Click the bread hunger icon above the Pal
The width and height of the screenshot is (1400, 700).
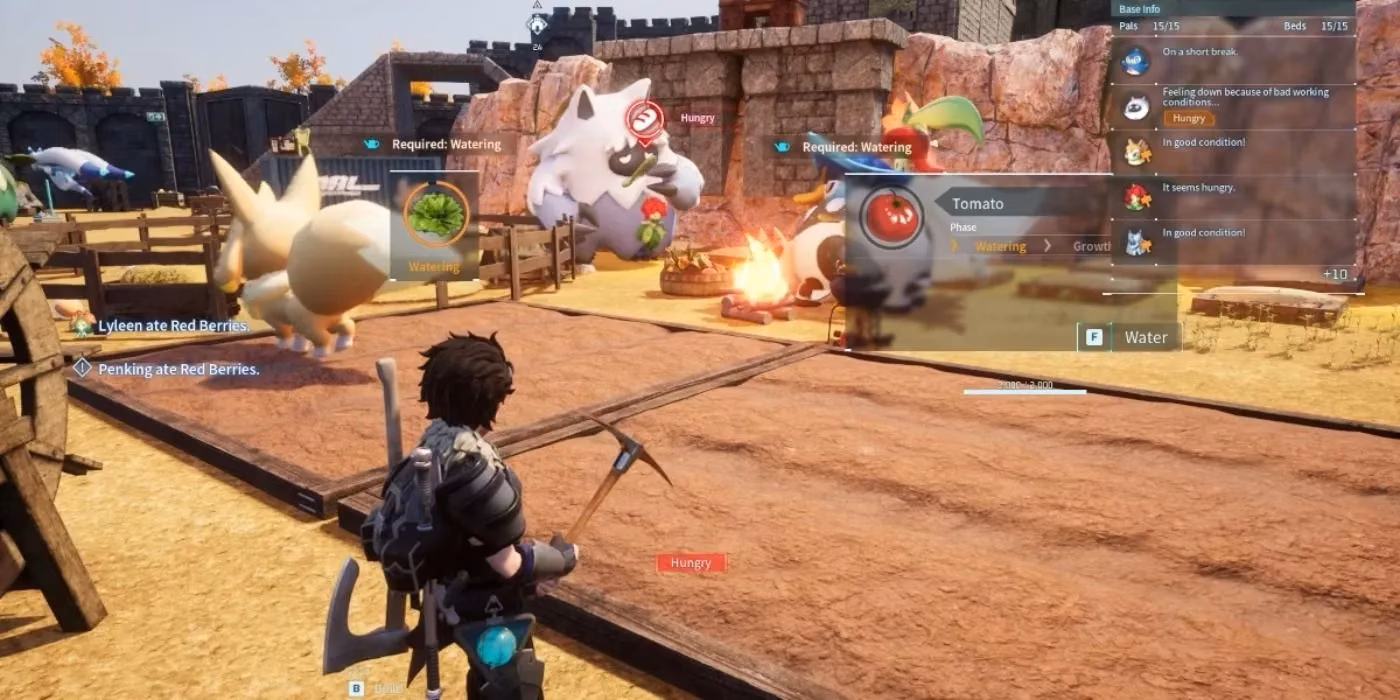(x=645, y=120)
